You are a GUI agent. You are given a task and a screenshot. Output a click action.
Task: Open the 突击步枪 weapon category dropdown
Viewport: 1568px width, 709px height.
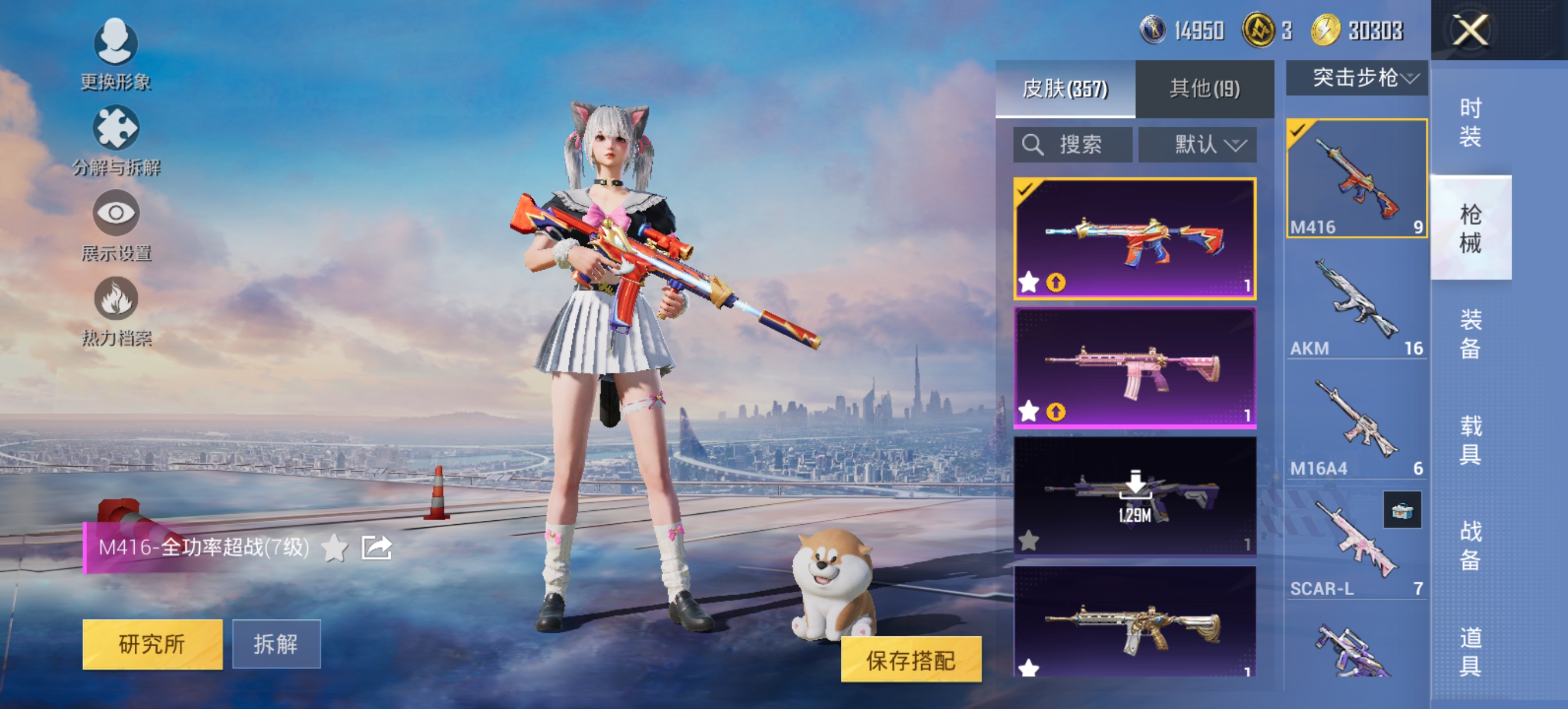[x=1356, y=77]
